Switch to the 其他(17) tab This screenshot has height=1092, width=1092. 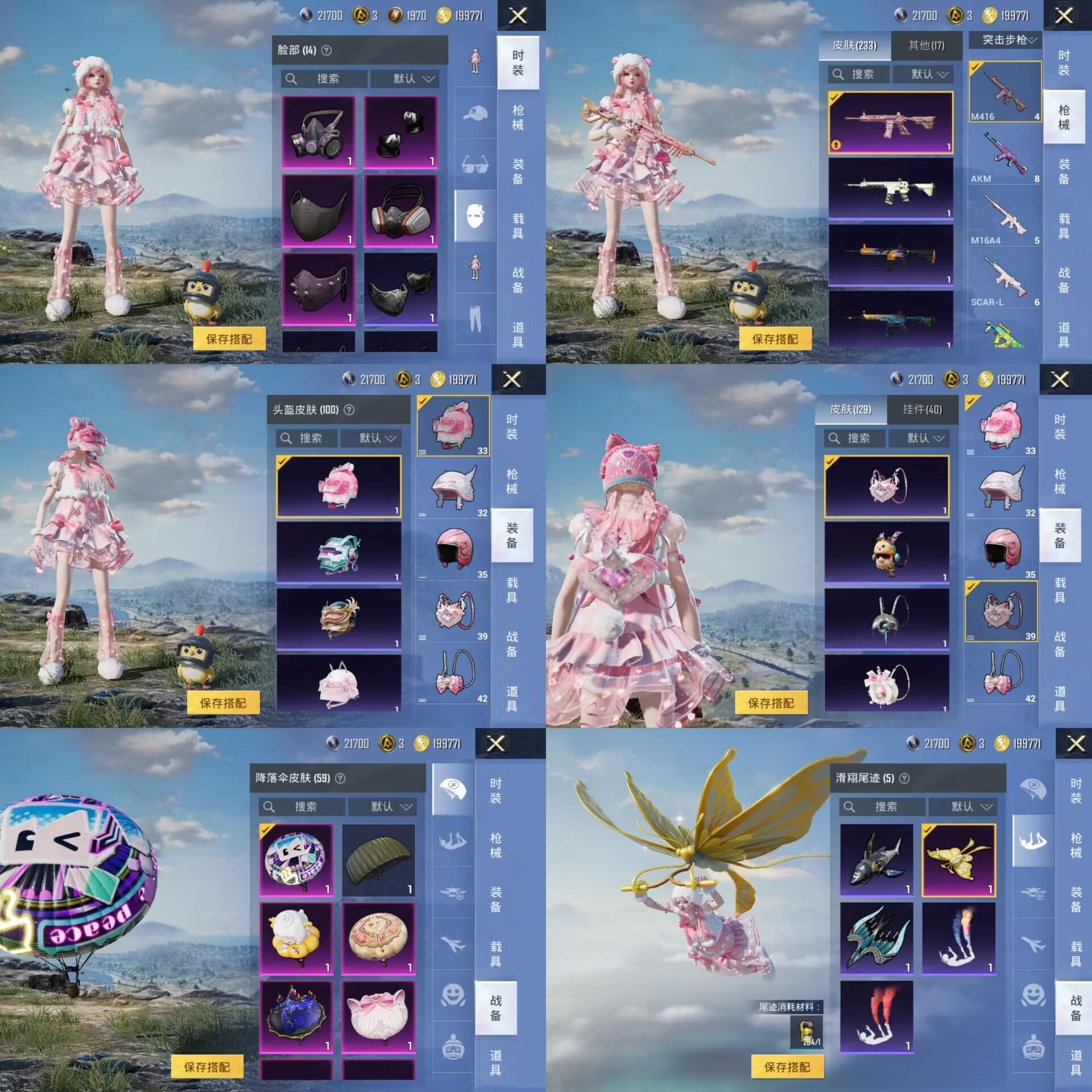[x=926, y=45]
